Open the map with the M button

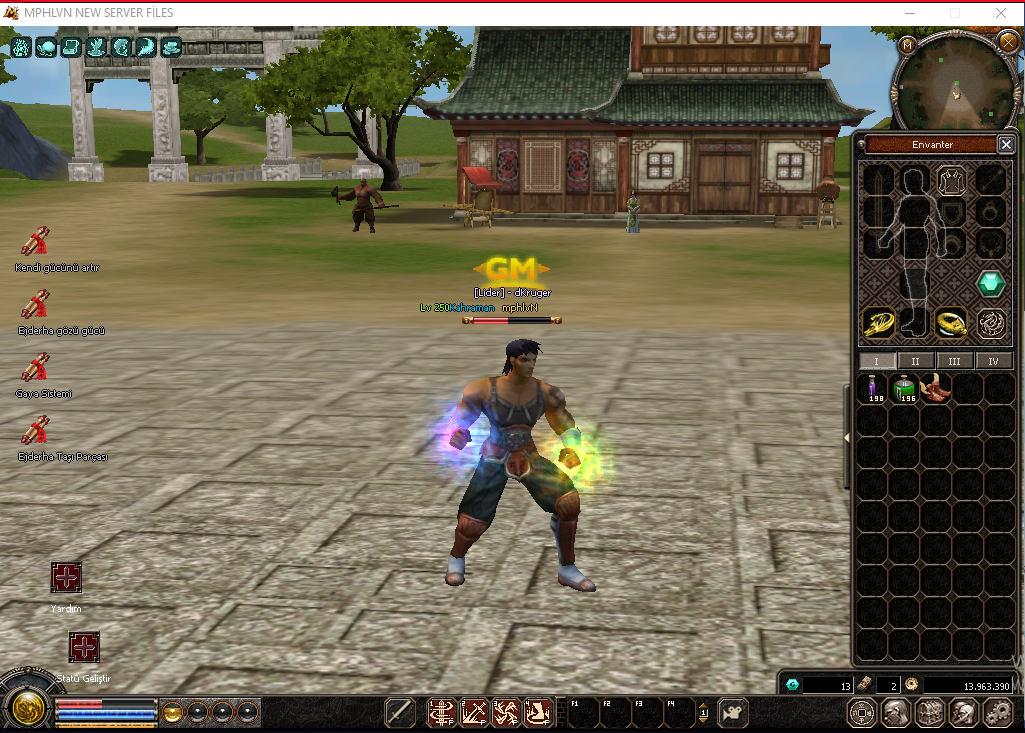point(907,45)
